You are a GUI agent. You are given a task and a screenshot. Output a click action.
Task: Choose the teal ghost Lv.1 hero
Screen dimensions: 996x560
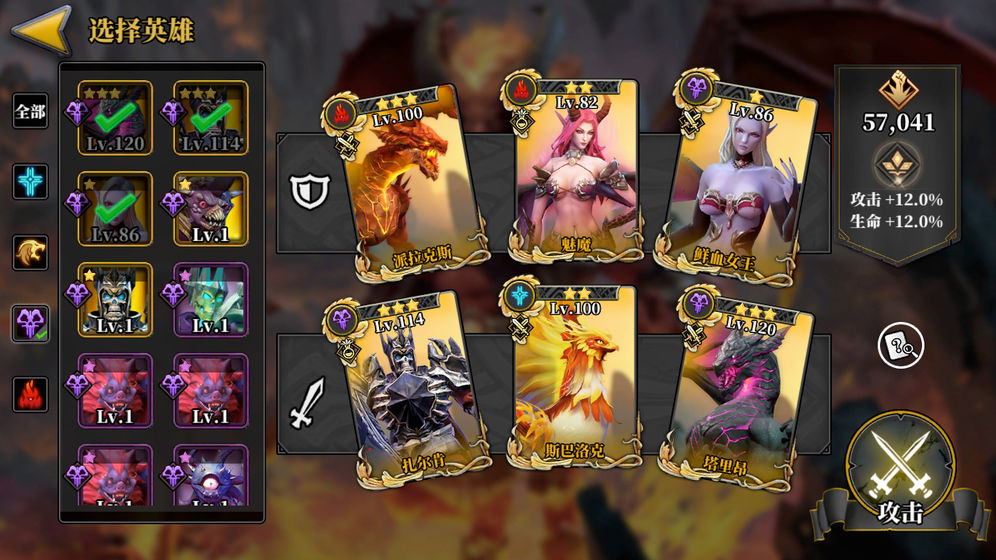[x=210, y=299]
